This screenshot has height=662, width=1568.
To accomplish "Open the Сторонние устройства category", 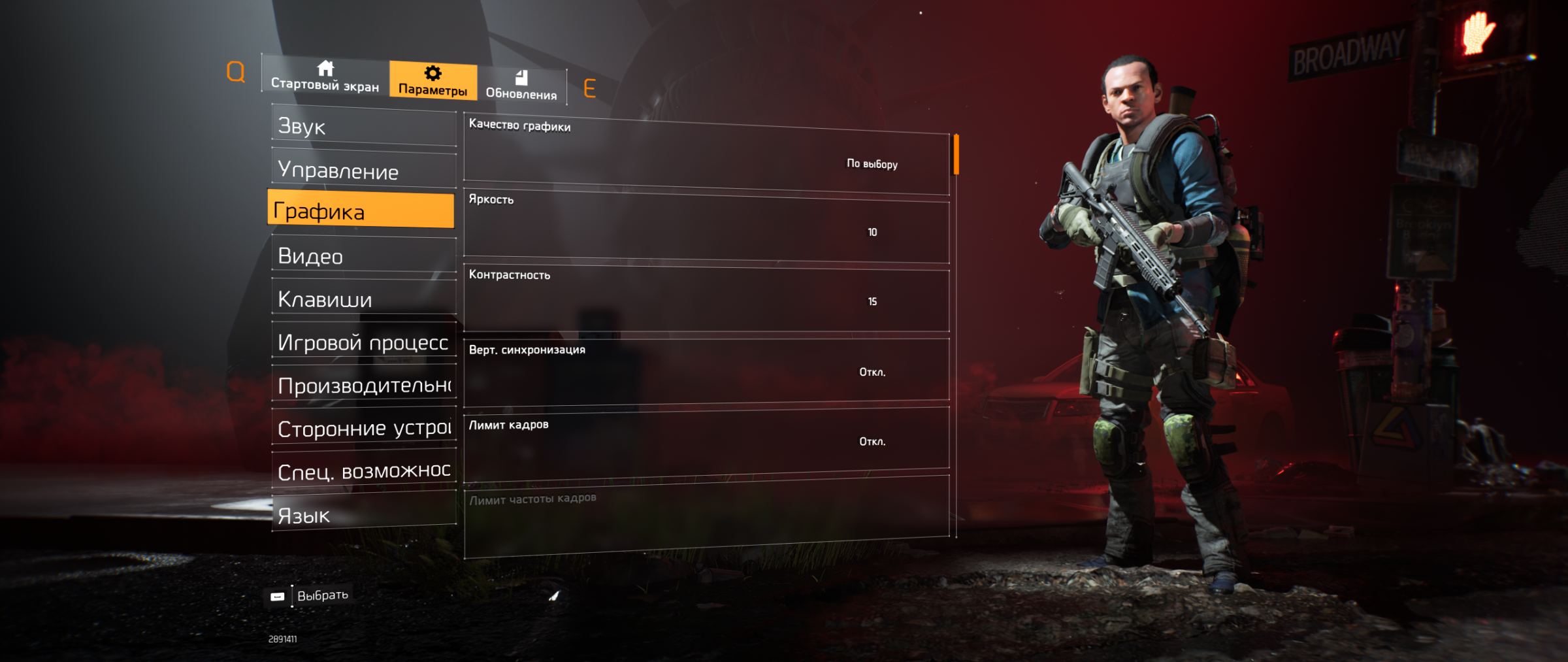I will [363, 428].
